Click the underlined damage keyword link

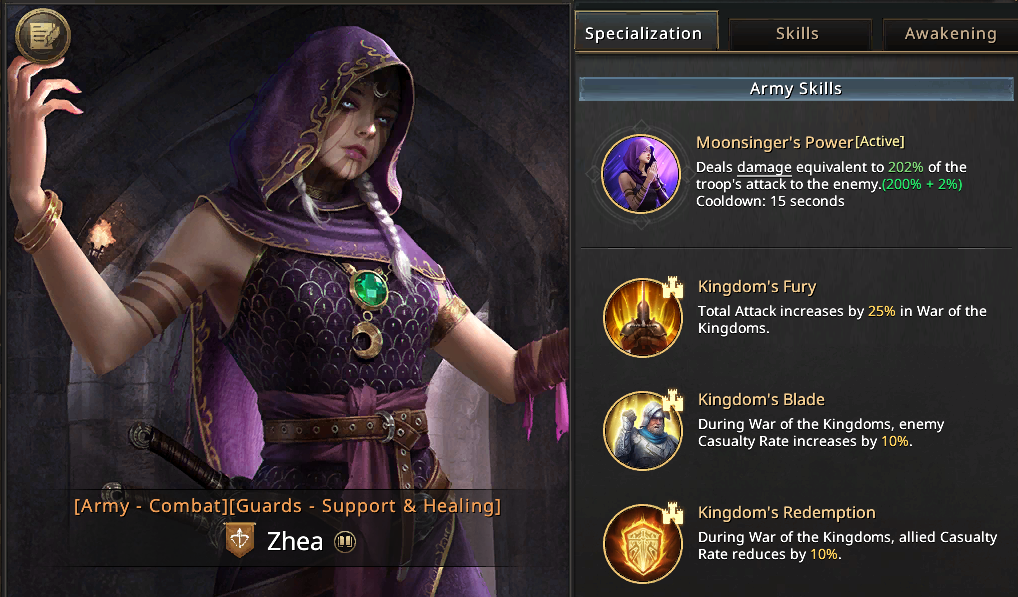pos(764,167)
